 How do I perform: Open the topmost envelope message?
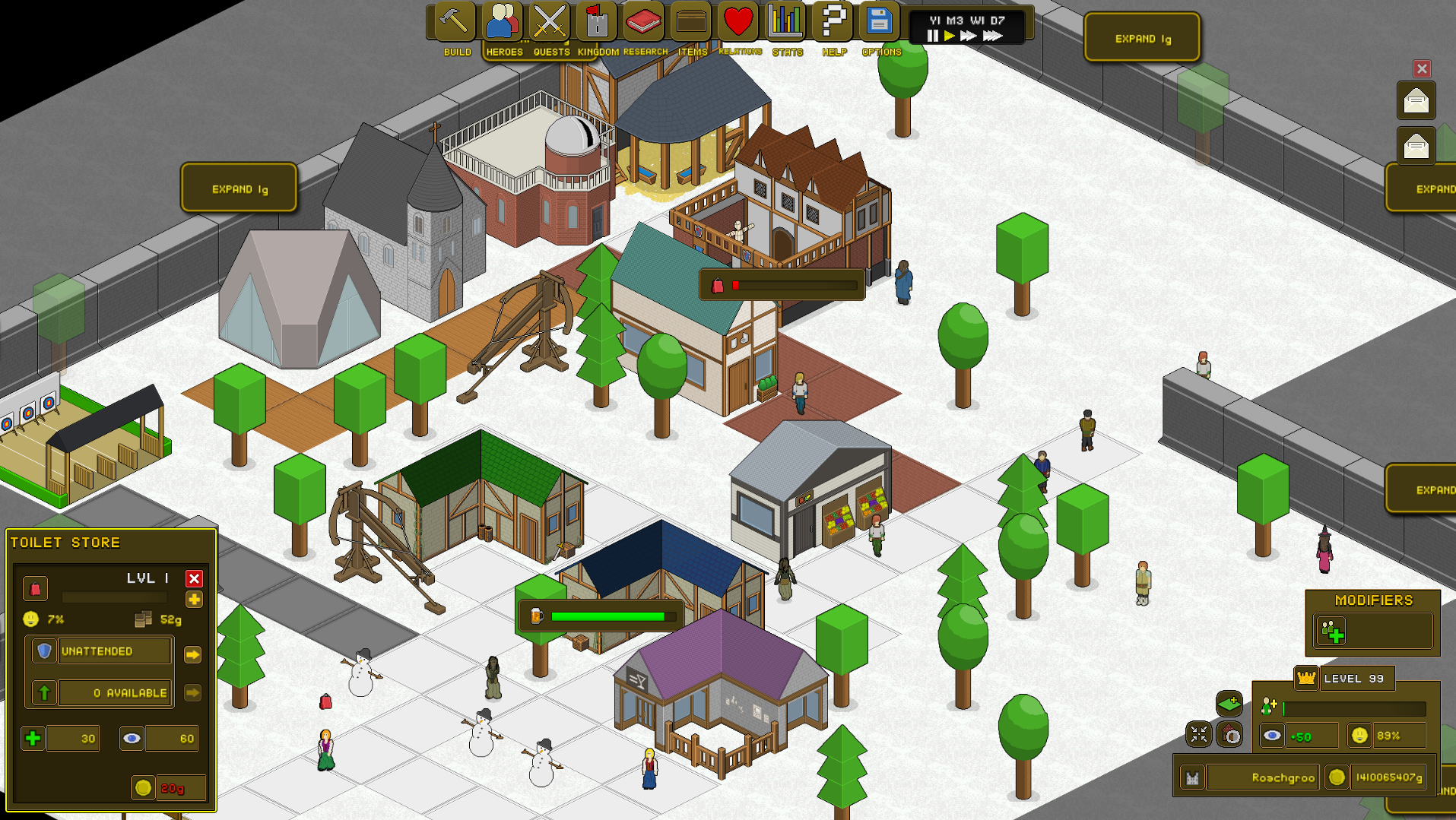tap(1416, 101)
